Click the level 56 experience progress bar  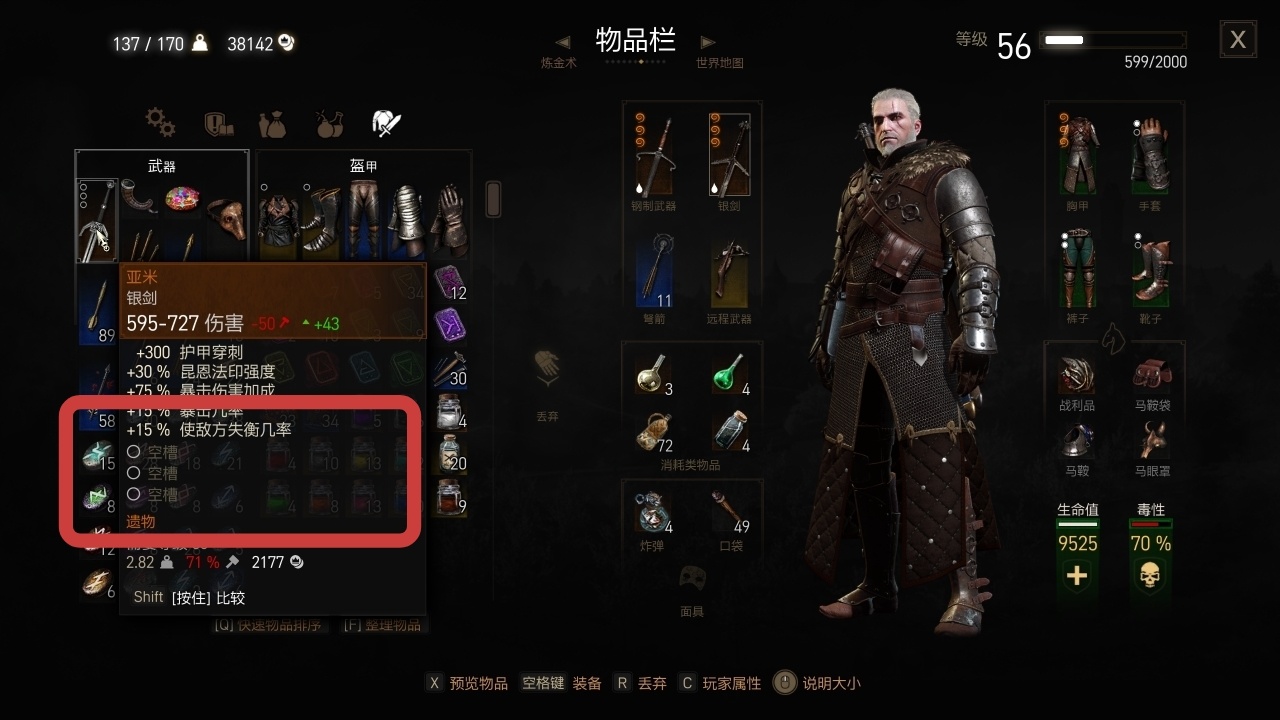coord(1113,40)
